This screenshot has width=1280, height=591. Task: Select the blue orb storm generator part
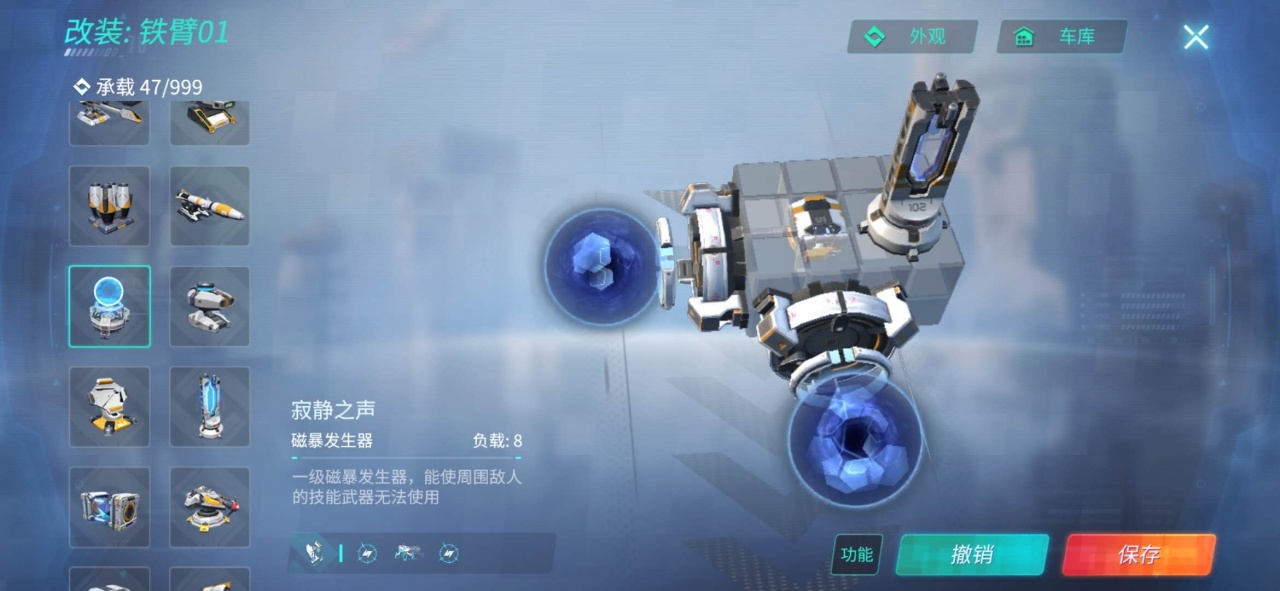coord(110,306)
